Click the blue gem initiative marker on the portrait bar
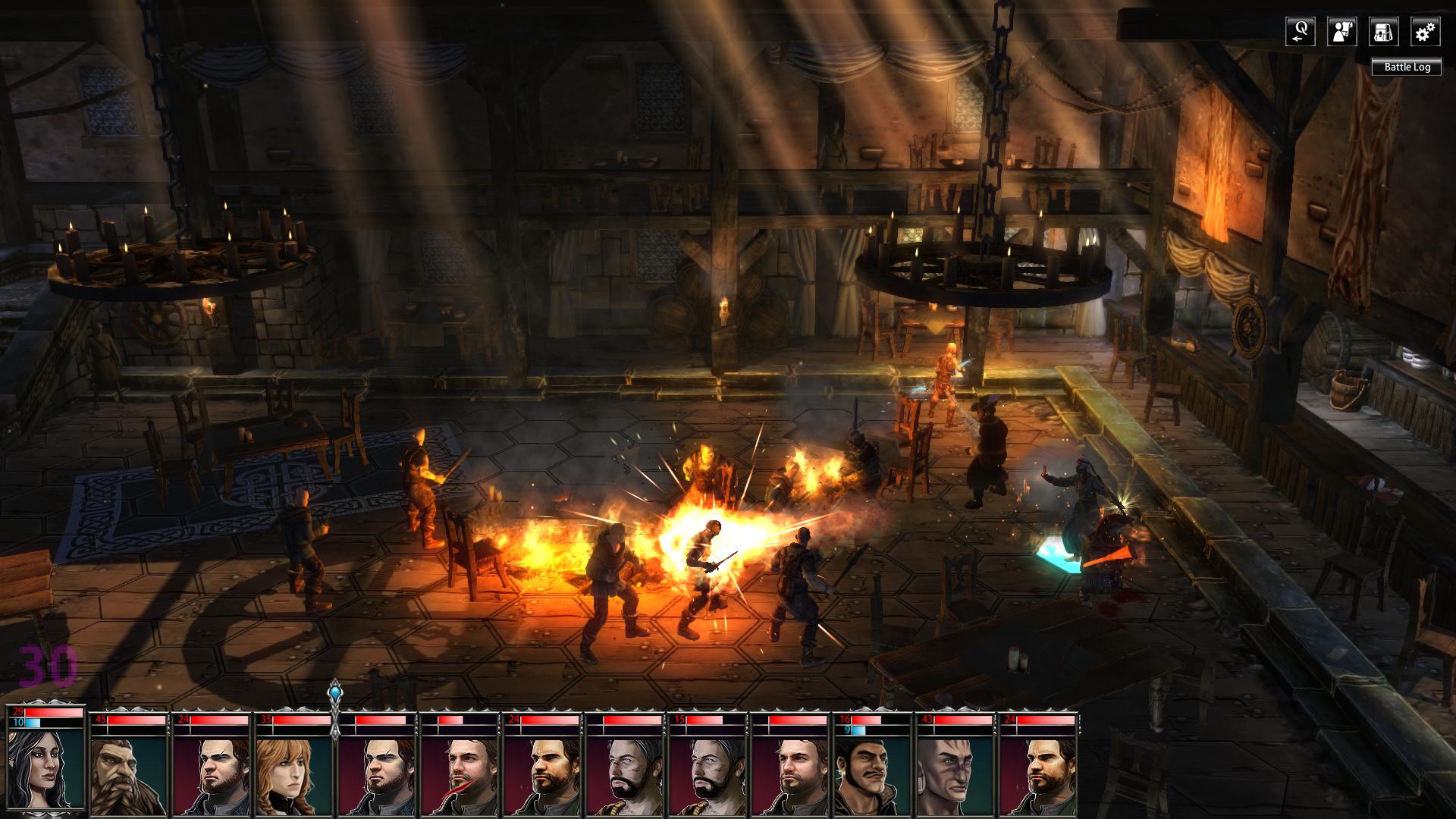This screenshot has width=1456, height=819. (334, 692)
